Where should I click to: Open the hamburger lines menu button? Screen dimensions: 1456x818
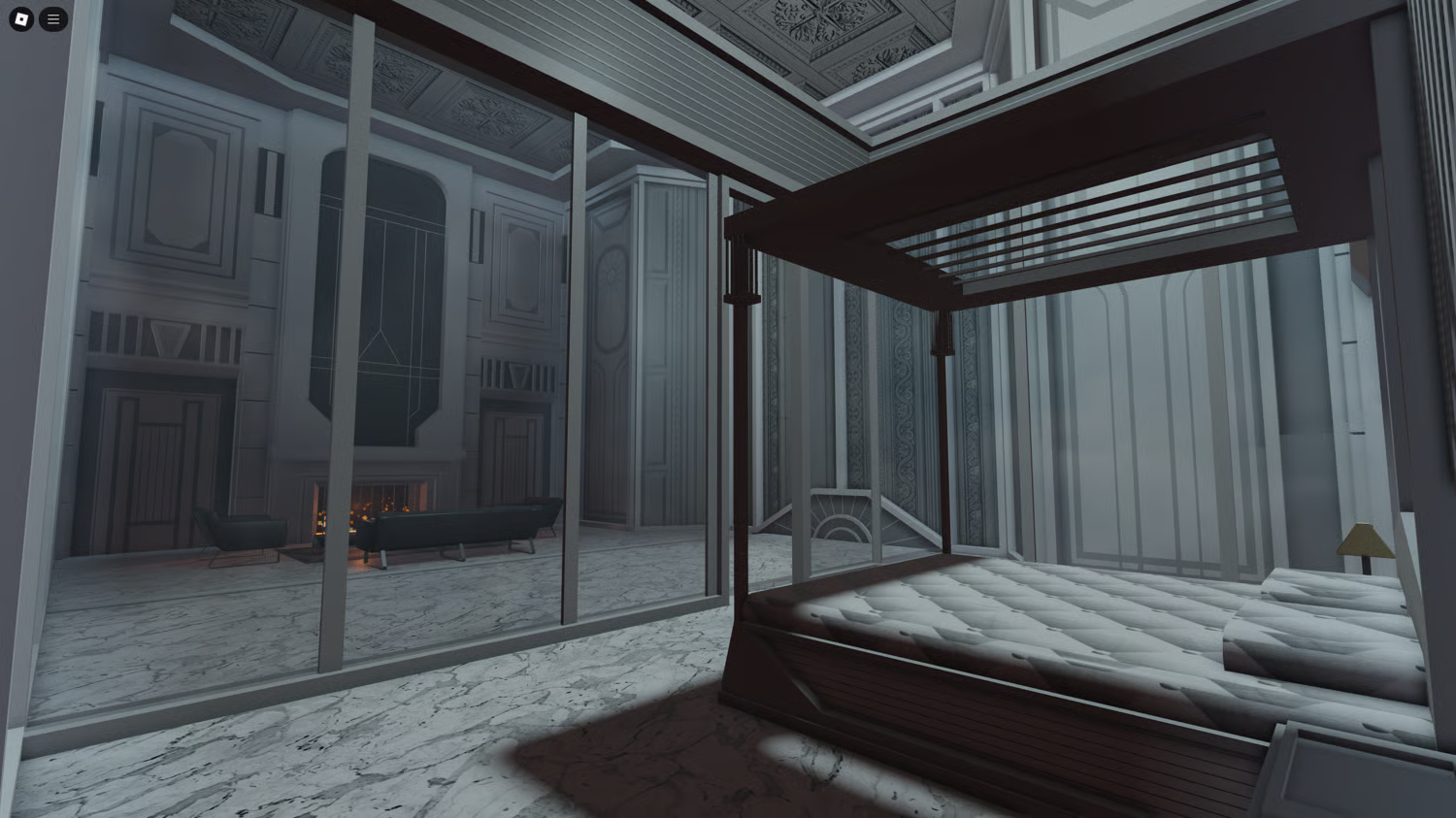[x=53, y=19]
